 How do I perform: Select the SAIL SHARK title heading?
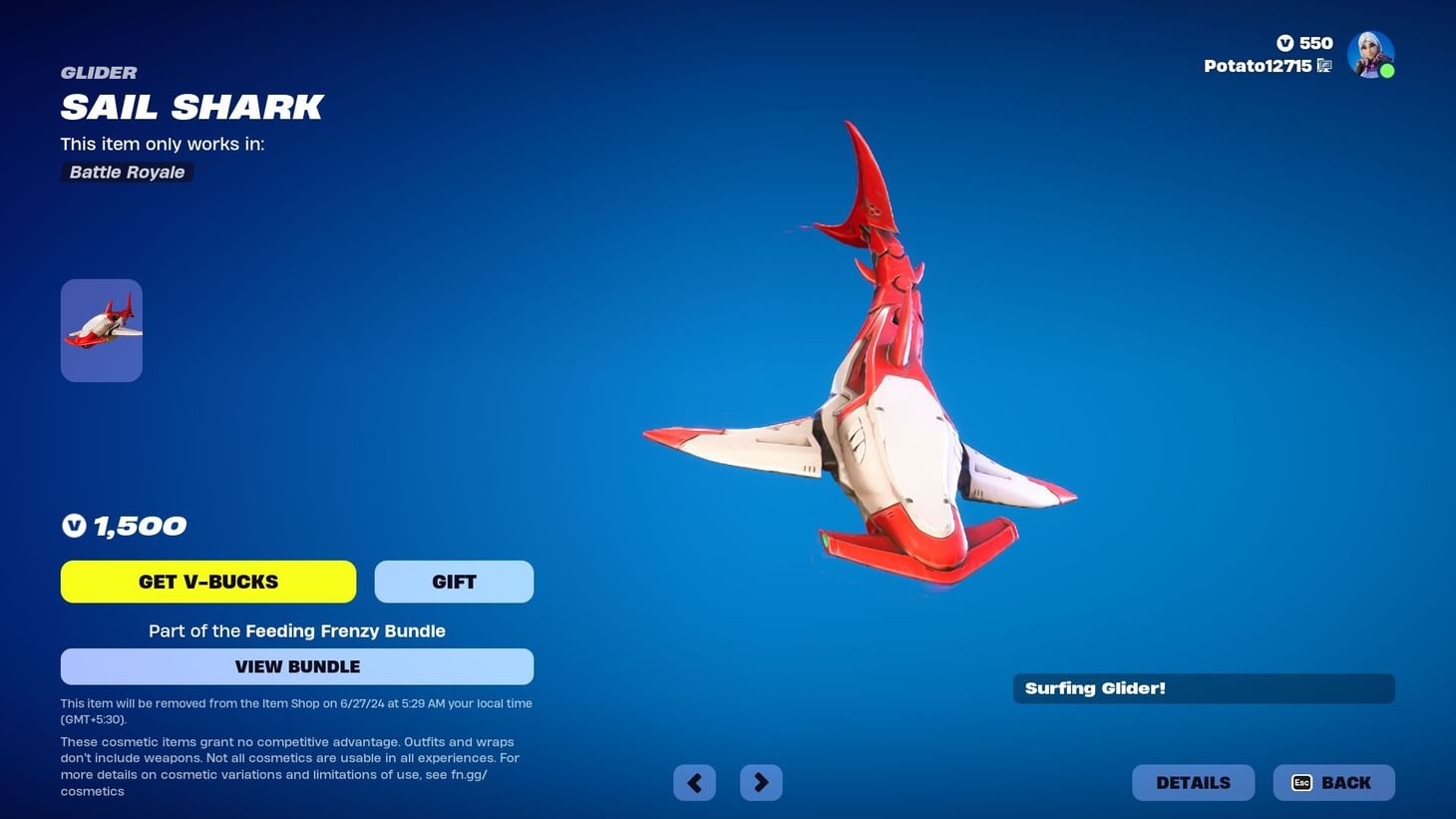click(192, 107)
